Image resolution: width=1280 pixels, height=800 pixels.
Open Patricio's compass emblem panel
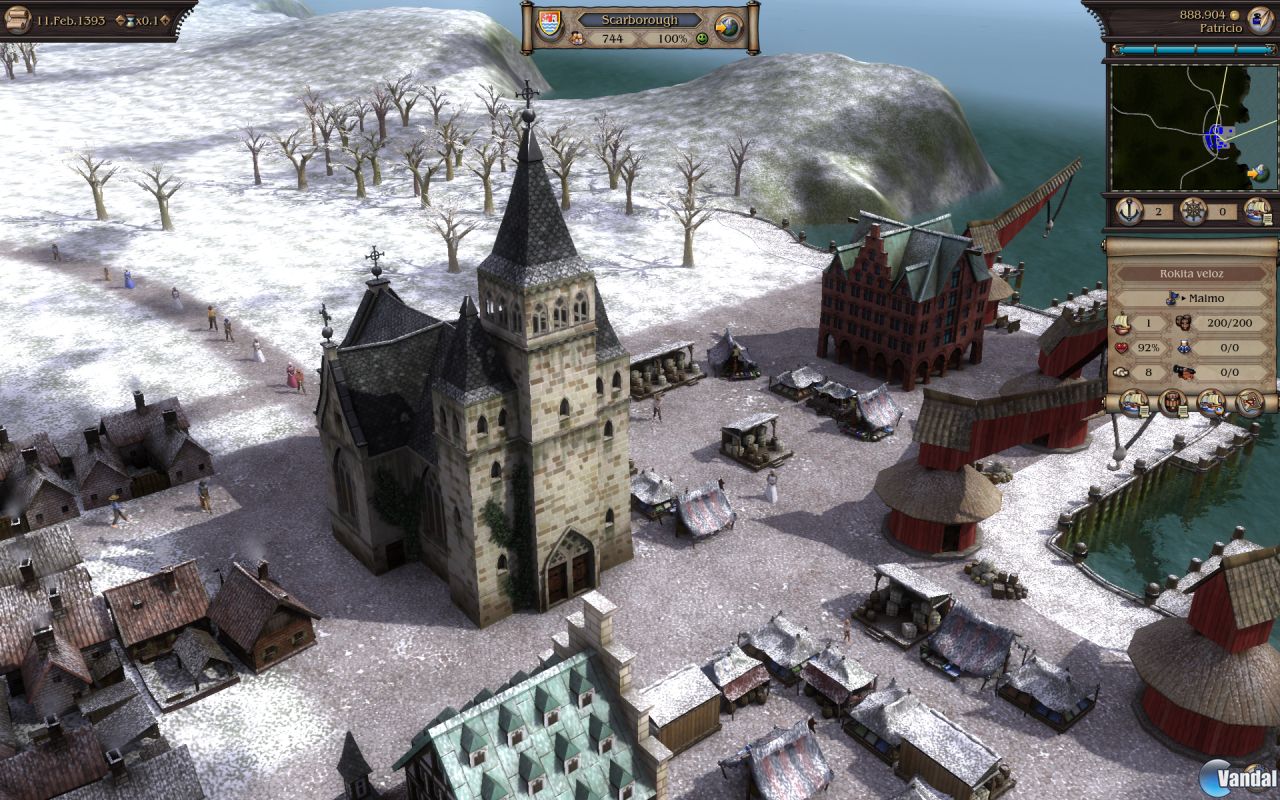tap(1260, 22)
